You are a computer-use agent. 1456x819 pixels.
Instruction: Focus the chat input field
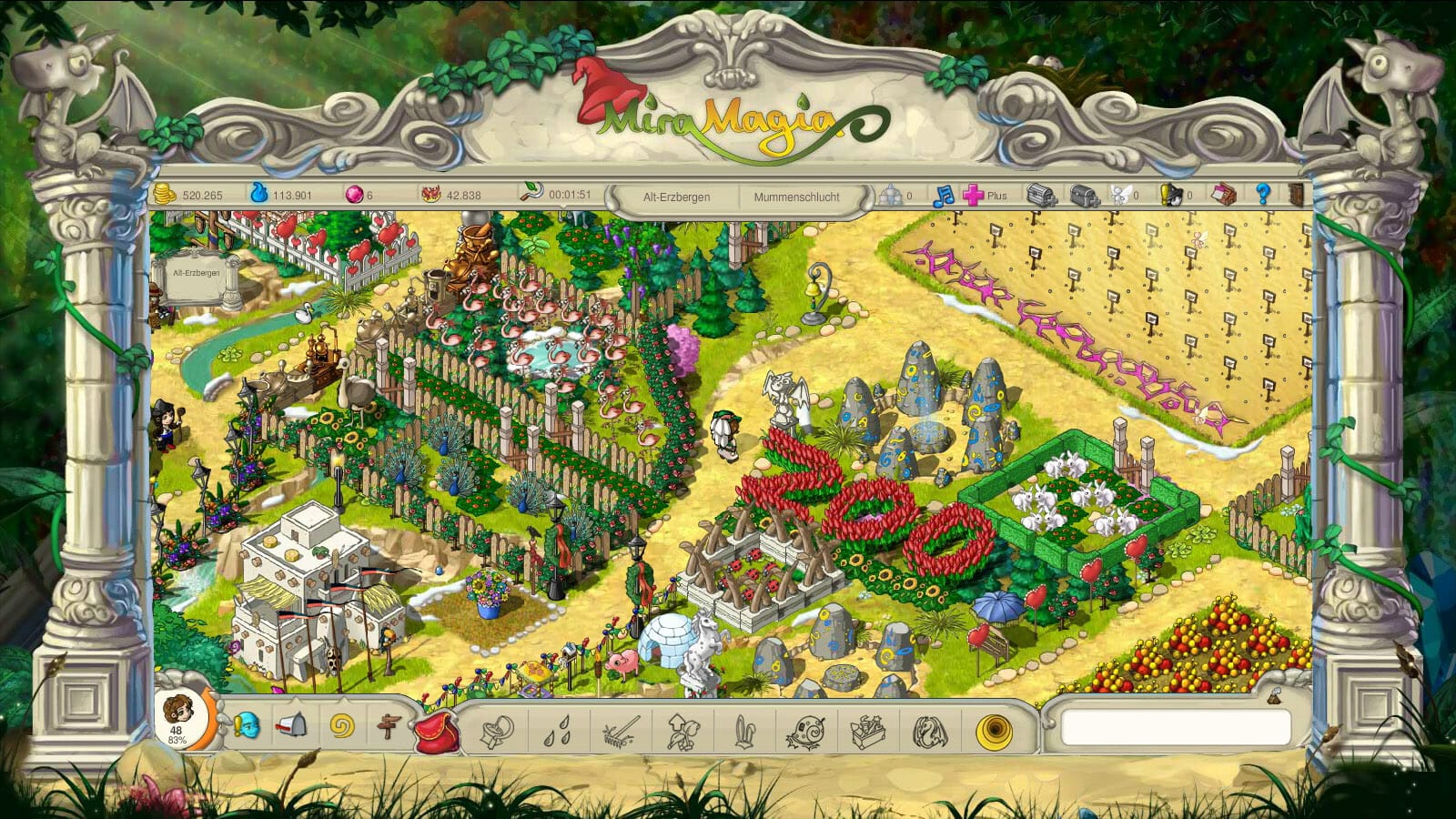click(1175, 727)
